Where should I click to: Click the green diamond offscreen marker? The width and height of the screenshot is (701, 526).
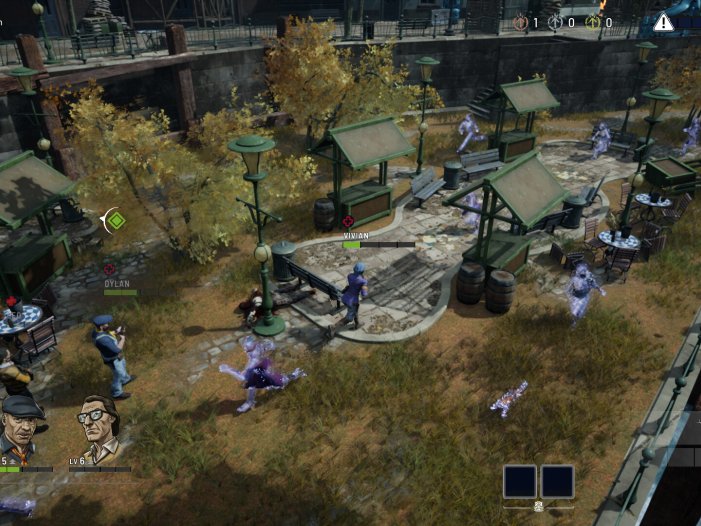coord(116,219)
